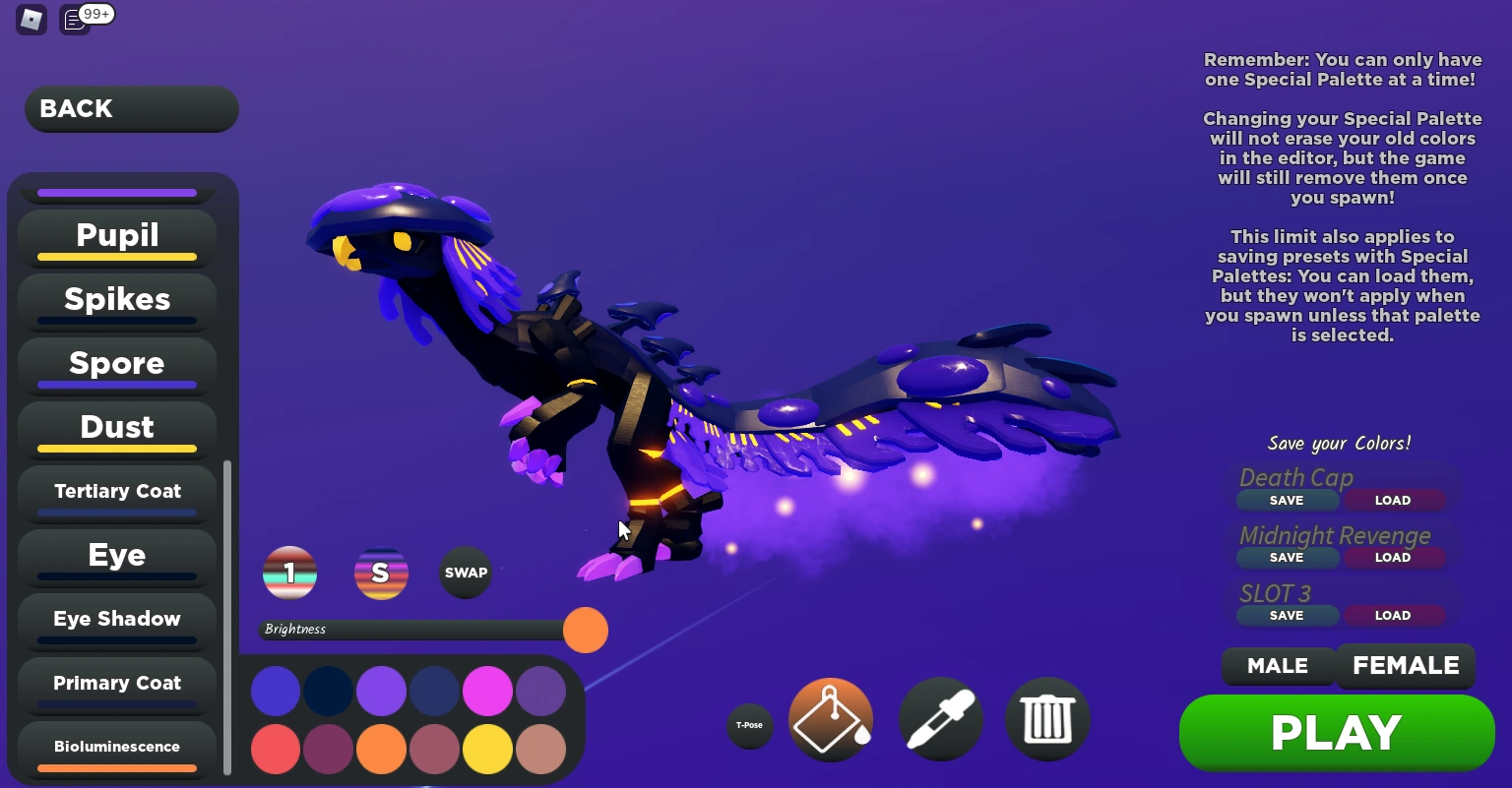Keep FEMALE selected for the creature
1512x788 pixels.
pyautogui.click(x=1405, y=666)
